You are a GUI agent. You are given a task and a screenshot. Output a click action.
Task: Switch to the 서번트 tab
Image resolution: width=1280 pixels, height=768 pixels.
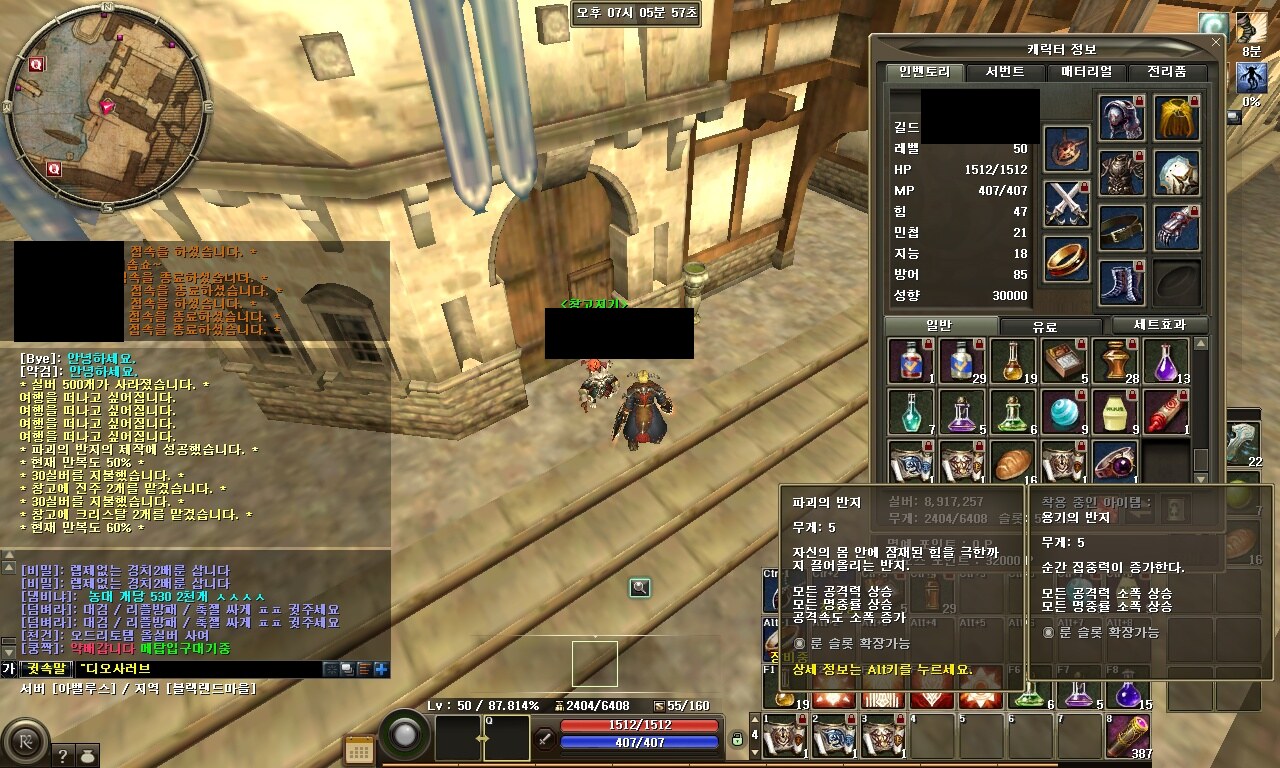pyautogui.click(x=1004, y=72)
